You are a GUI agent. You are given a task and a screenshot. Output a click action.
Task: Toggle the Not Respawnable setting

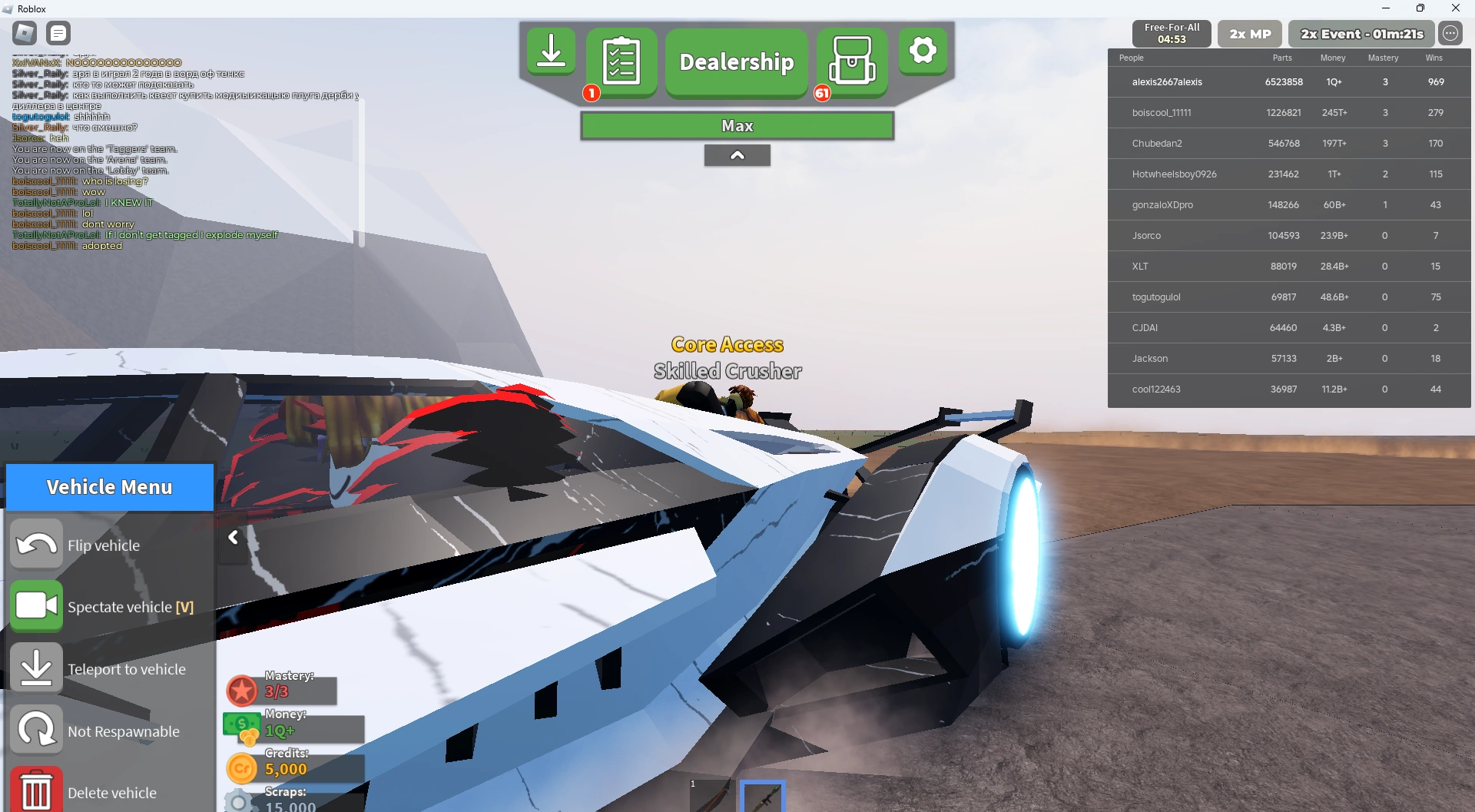pyautogui.click(x=36, y=730)
